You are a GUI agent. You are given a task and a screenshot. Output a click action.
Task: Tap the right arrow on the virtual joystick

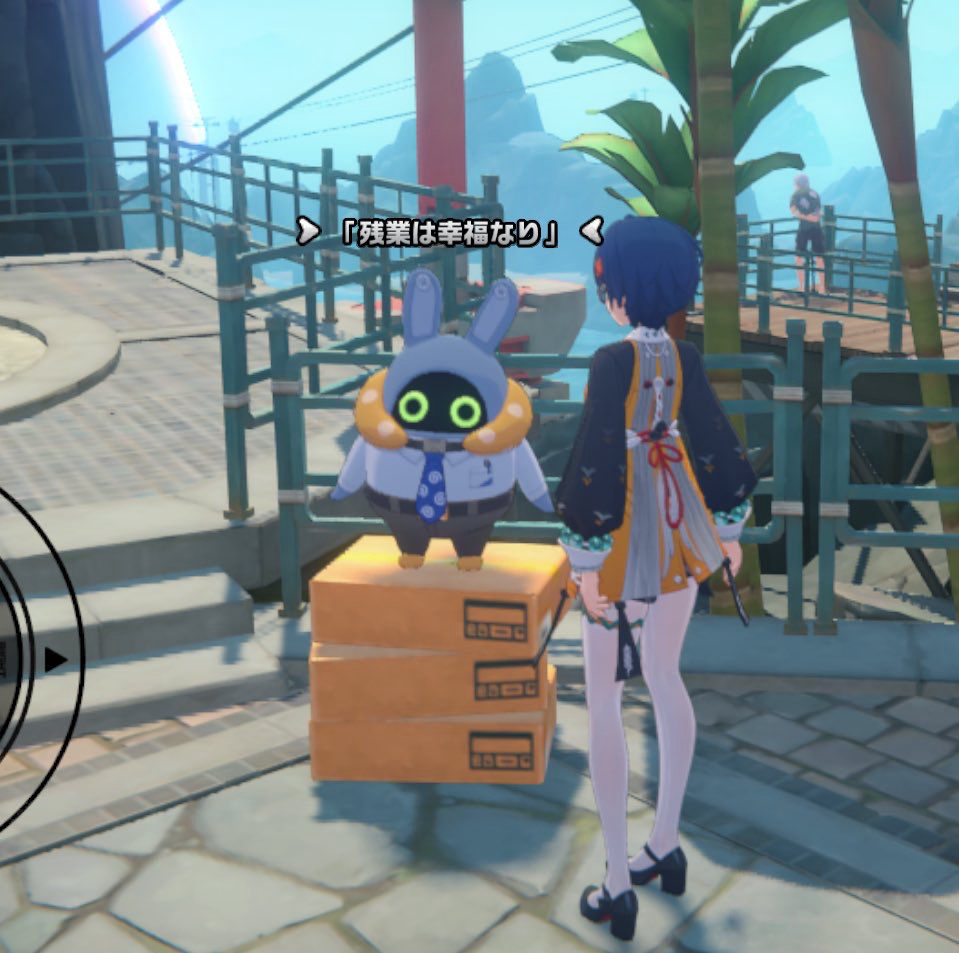[57, 660]
